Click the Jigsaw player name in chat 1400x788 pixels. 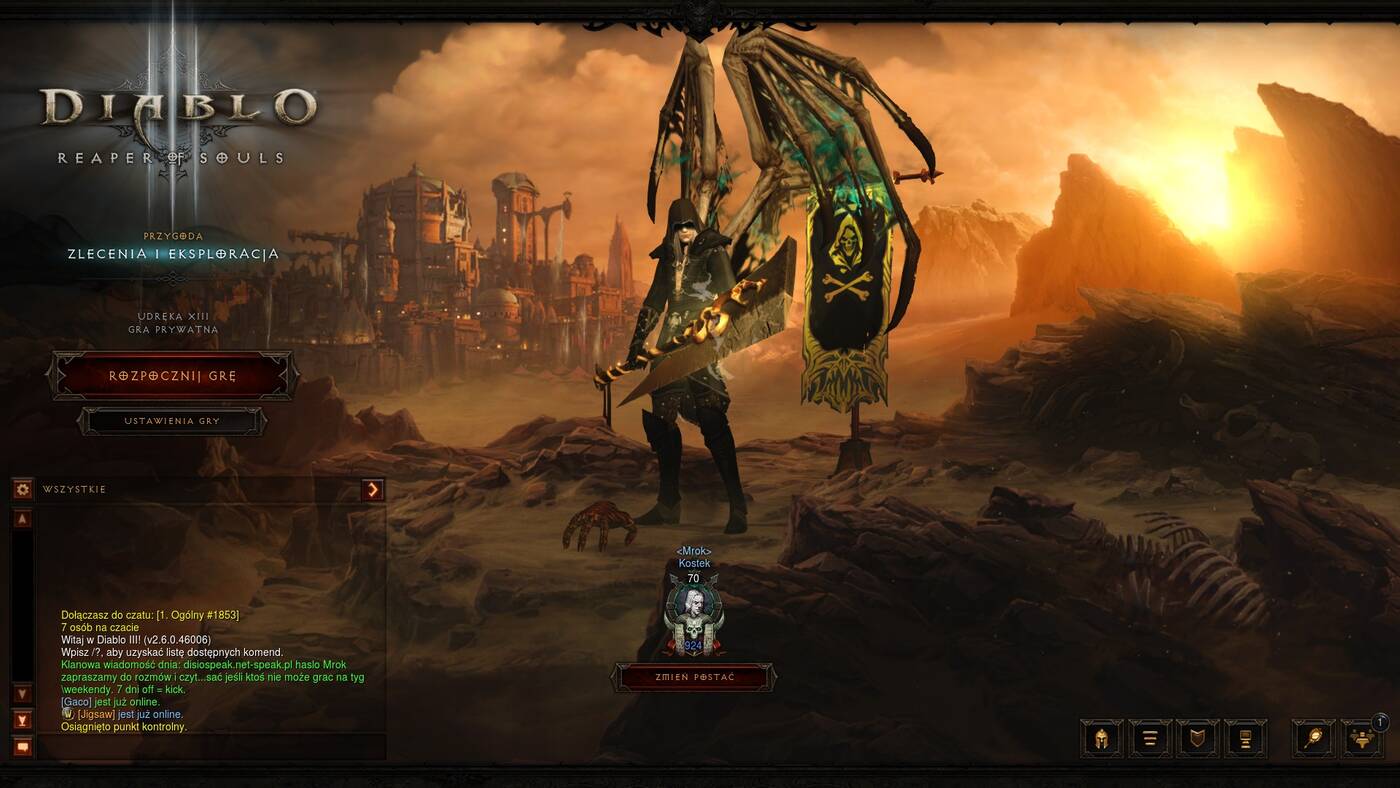[x=96, y=715]
